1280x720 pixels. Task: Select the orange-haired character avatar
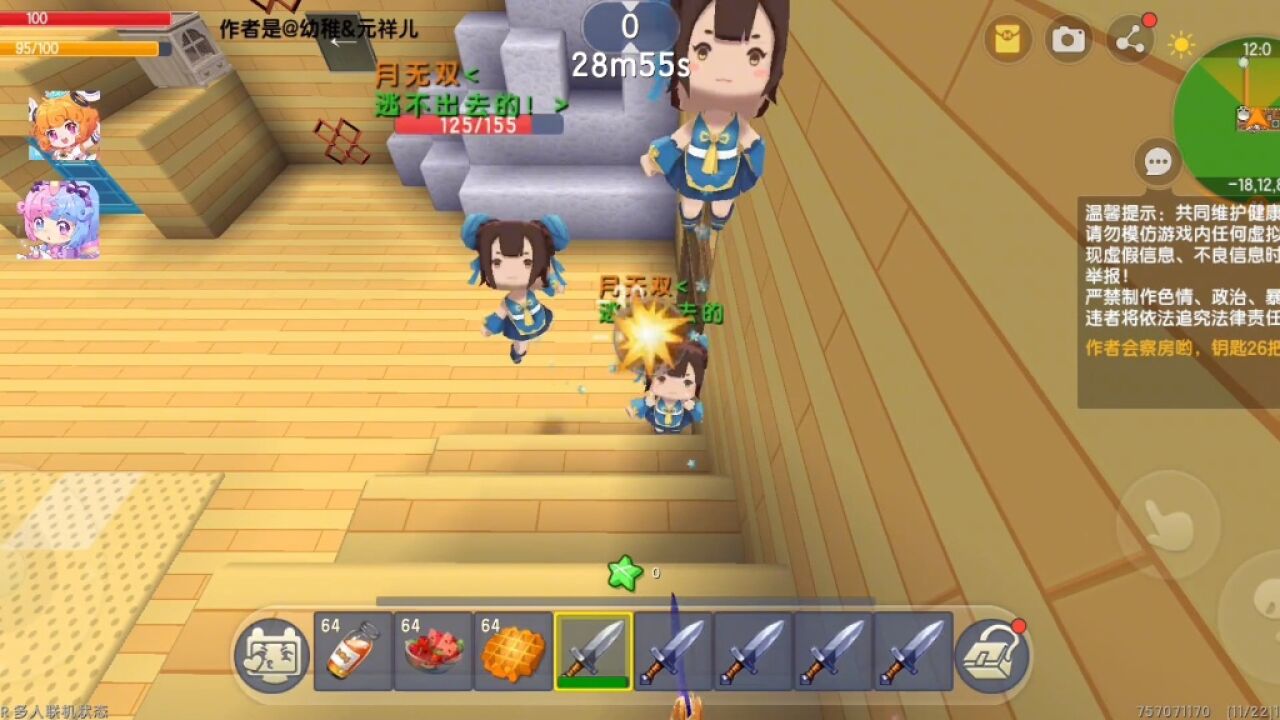63,127
